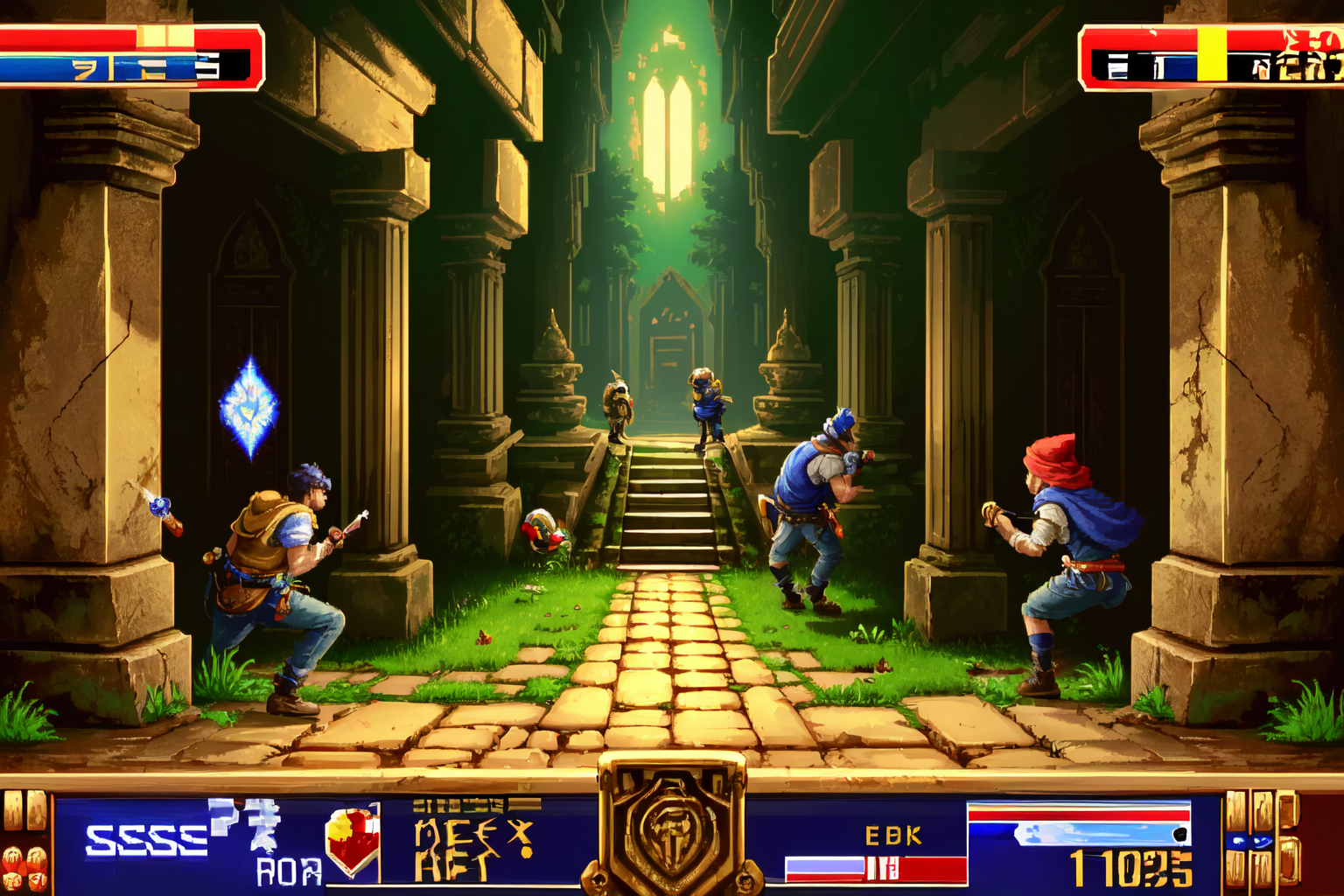Click the gold shield emblem in the bottom bar
The width and height of the screenshot is (1344, 896).
tap(672, 827)
